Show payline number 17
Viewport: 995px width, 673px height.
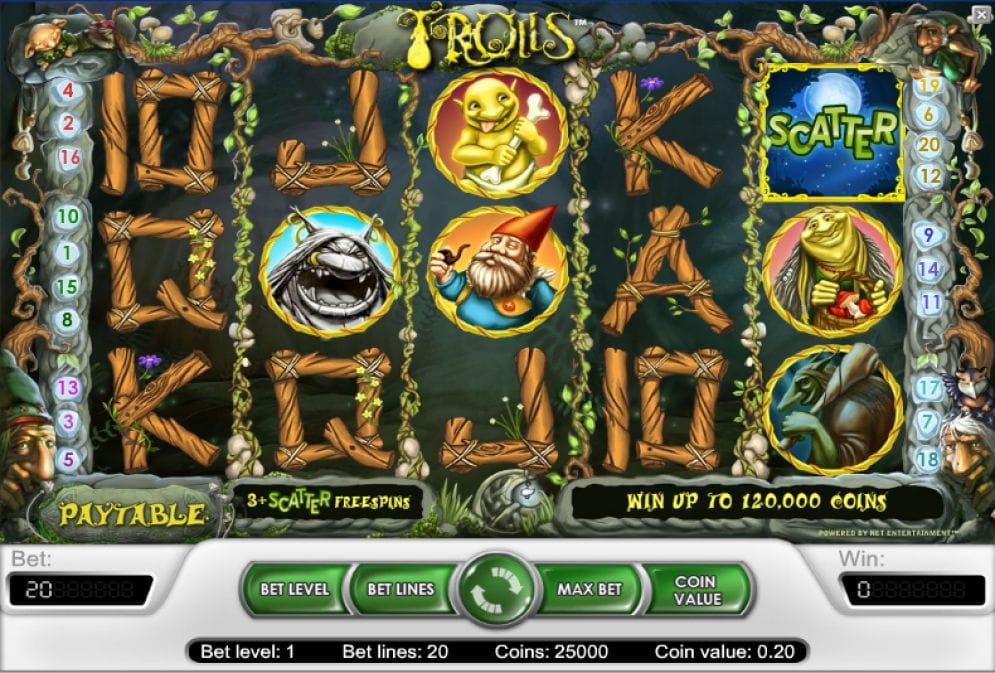[x=929, y=388]
